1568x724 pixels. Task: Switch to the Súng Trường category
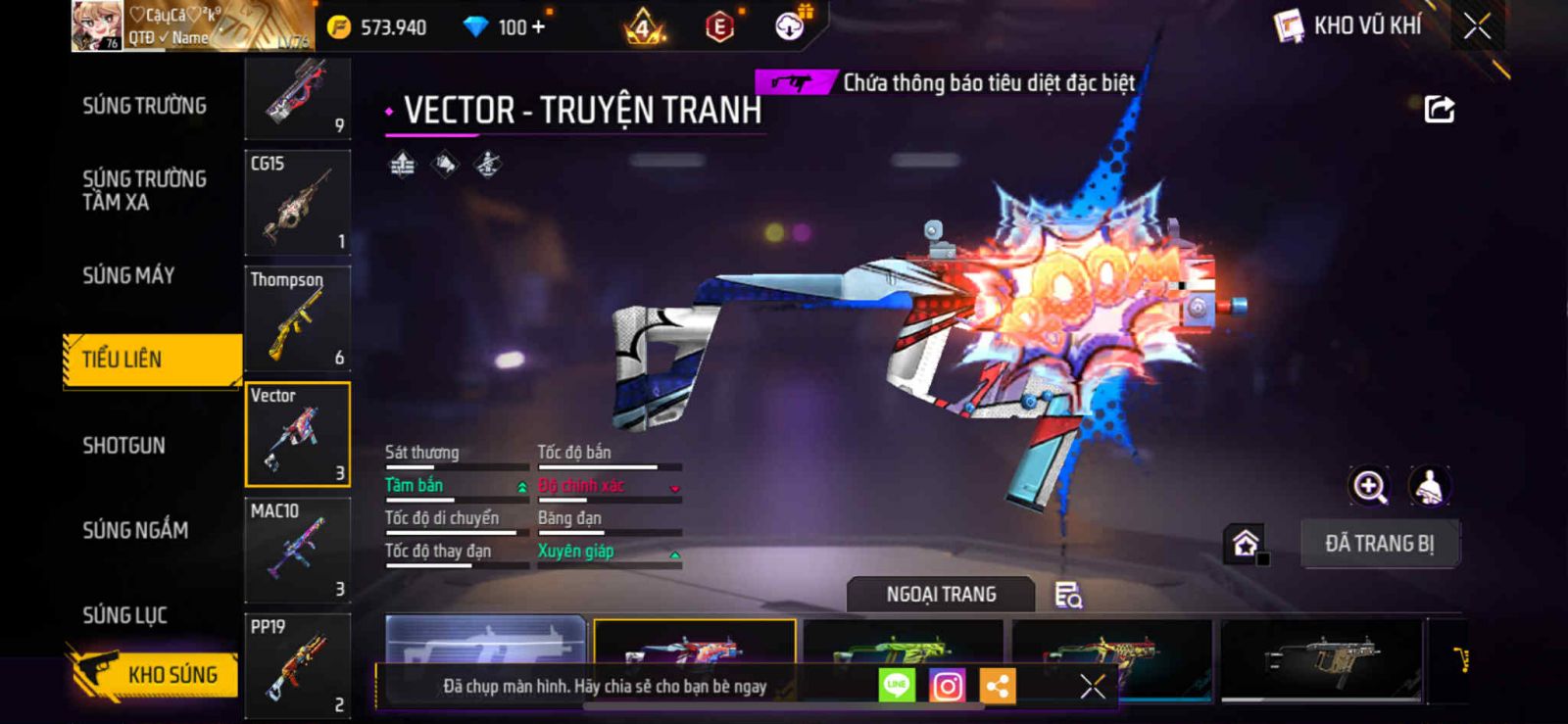(x=144, y=106)
